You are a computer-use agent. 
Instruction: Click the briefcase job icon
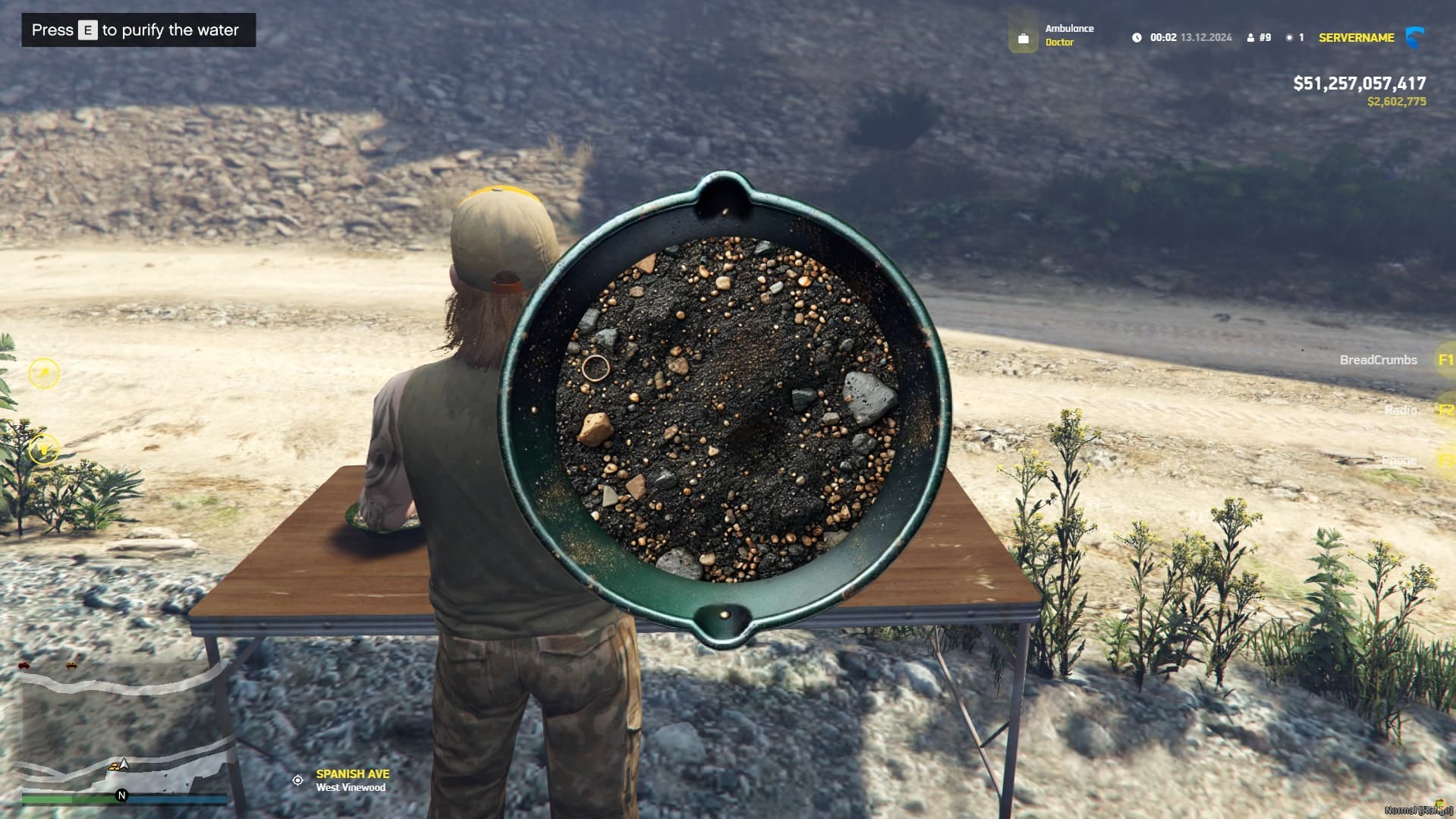point(1023,38)
